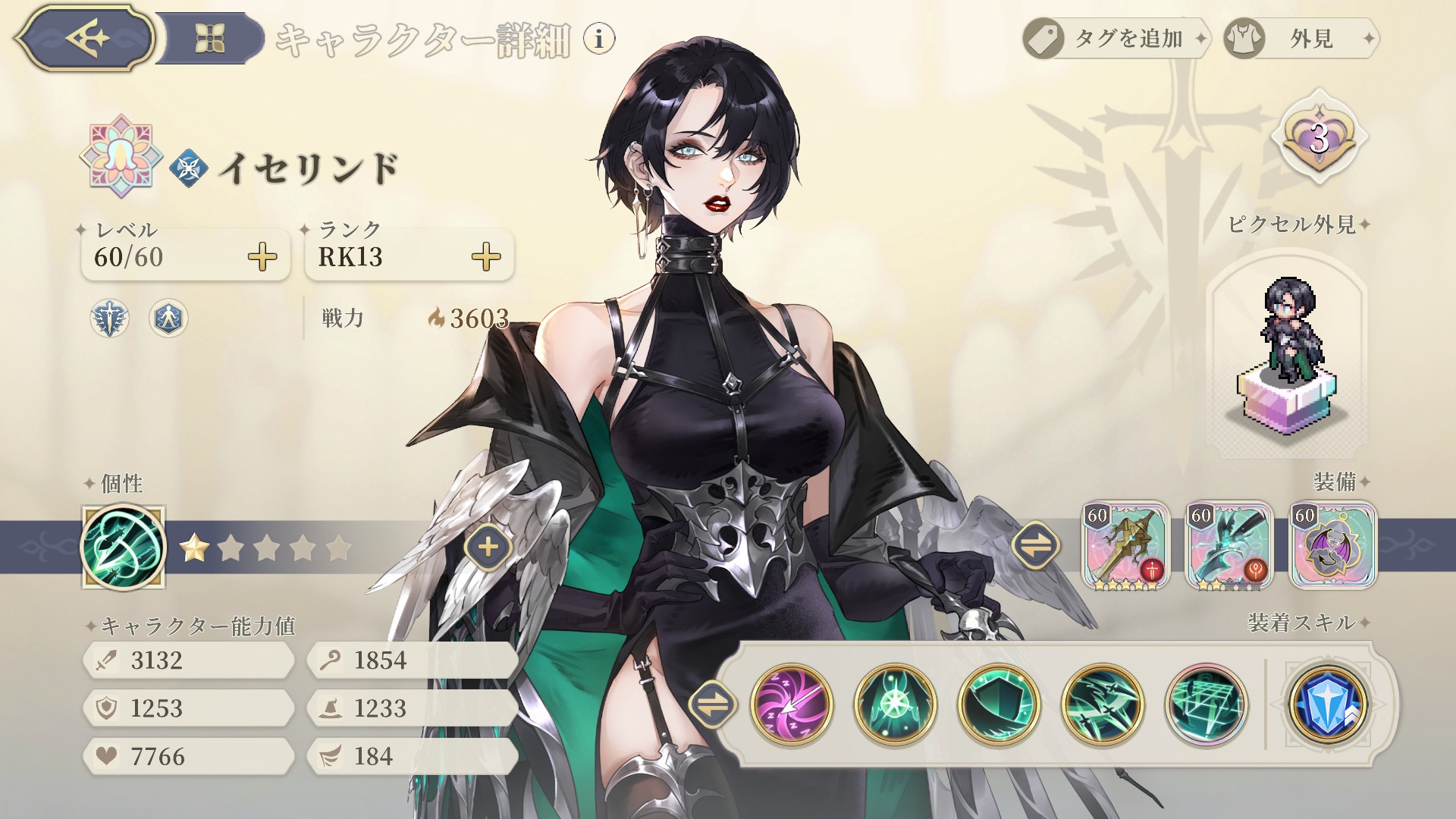Select the level 60 dark blade equipment slot
Screen dimensions: 1456x819
point(1229,545)
